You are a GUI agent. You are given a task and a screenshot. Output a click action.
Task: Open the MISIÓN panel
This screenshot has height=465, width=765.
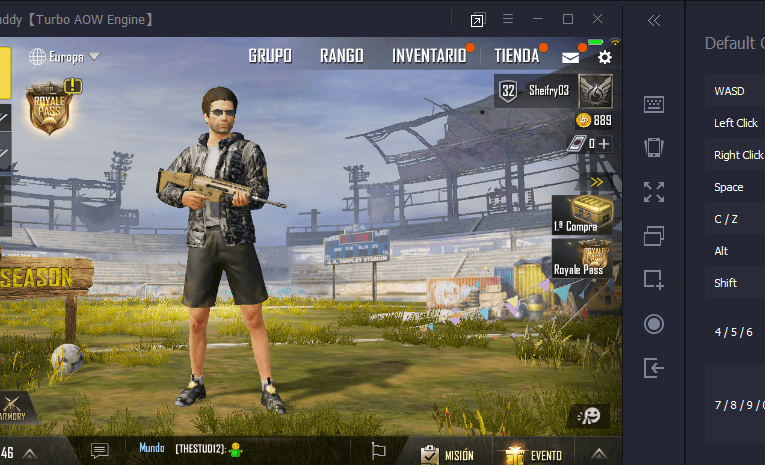pos(447,454)
